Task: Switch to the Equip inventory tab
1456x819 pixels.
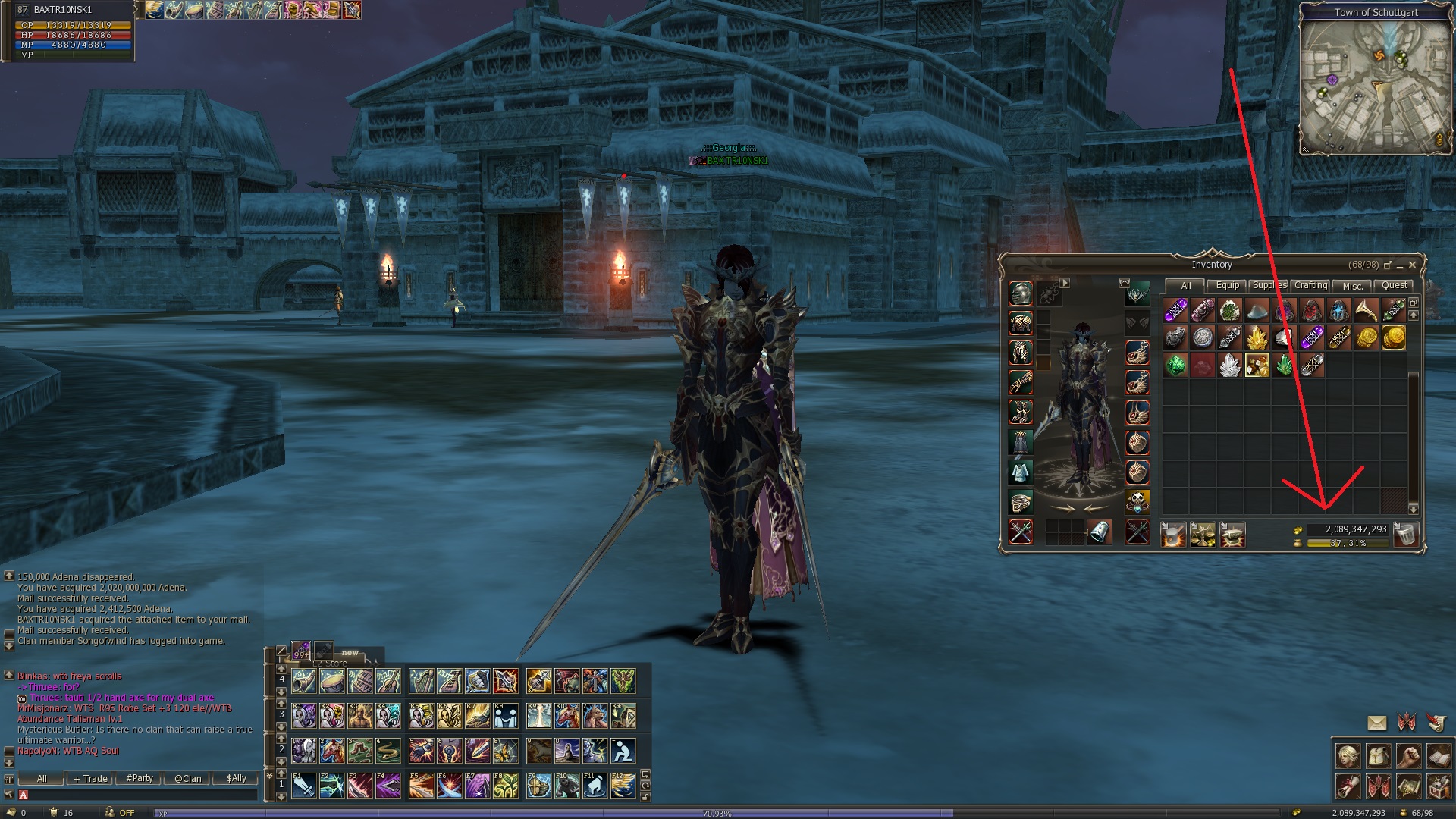Action: [x=1227, y=286]
